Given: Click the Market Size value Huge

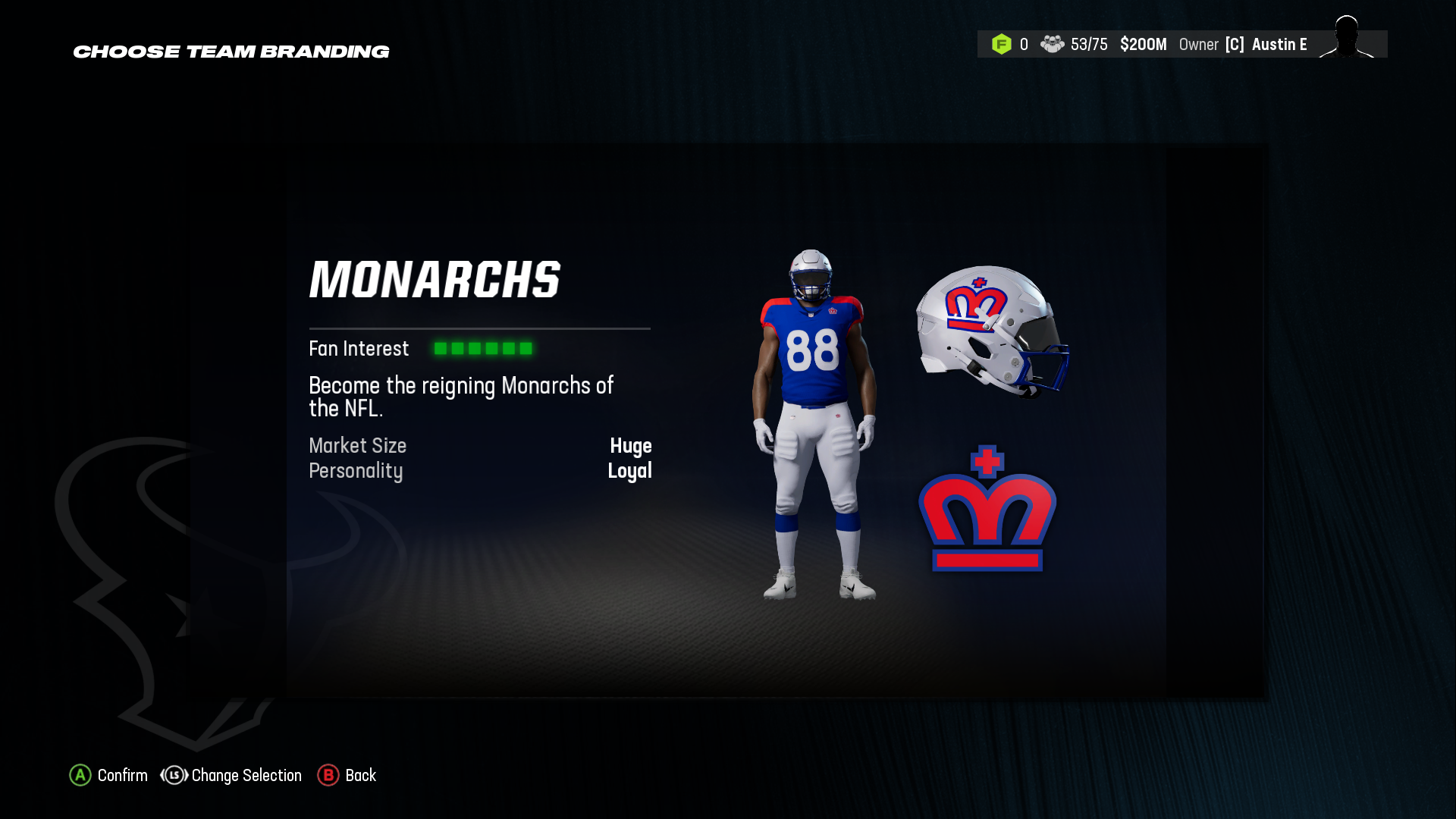Looking at the screenshot, I should click(632, 447).
